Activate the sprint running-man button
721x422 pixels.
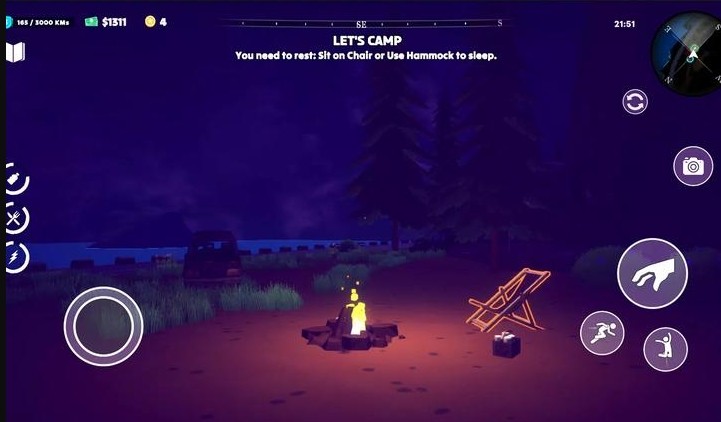[602, 333]
